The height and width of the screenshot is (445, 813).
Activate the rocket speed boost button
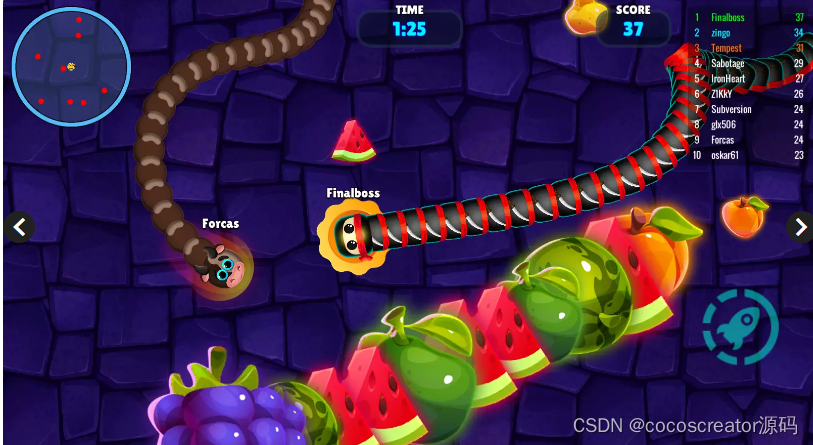pyautogui.click(x=741, y=323)
